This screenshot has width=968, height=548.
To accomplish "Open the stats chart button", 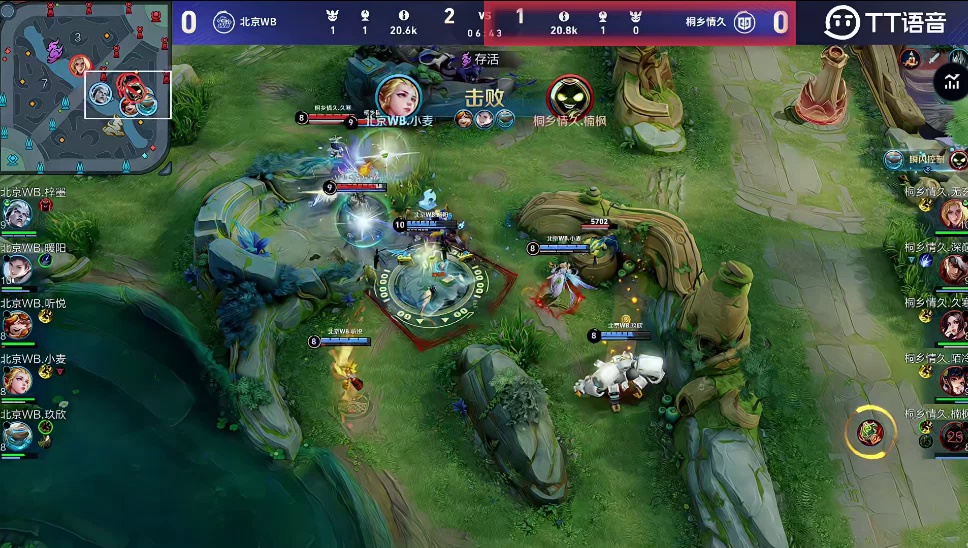I will coord(952,84).
